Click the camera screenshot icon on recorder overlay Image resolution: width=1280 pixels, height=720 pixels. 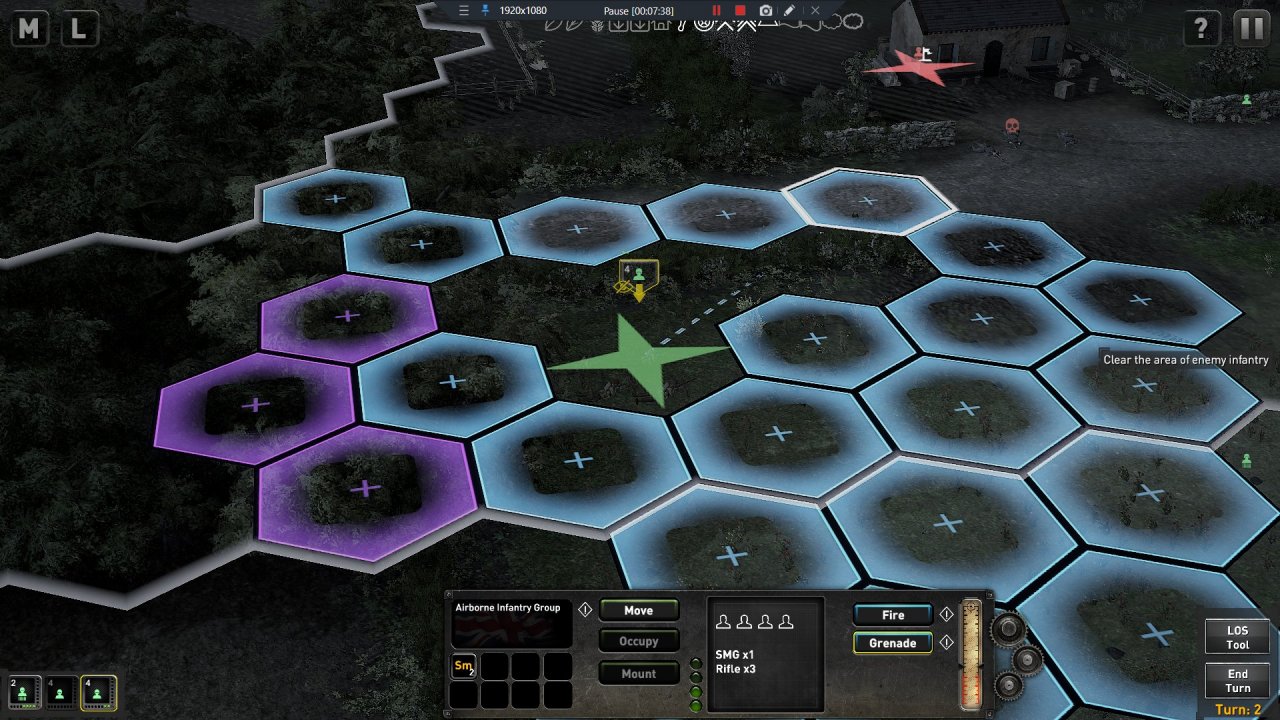point(765,10)
